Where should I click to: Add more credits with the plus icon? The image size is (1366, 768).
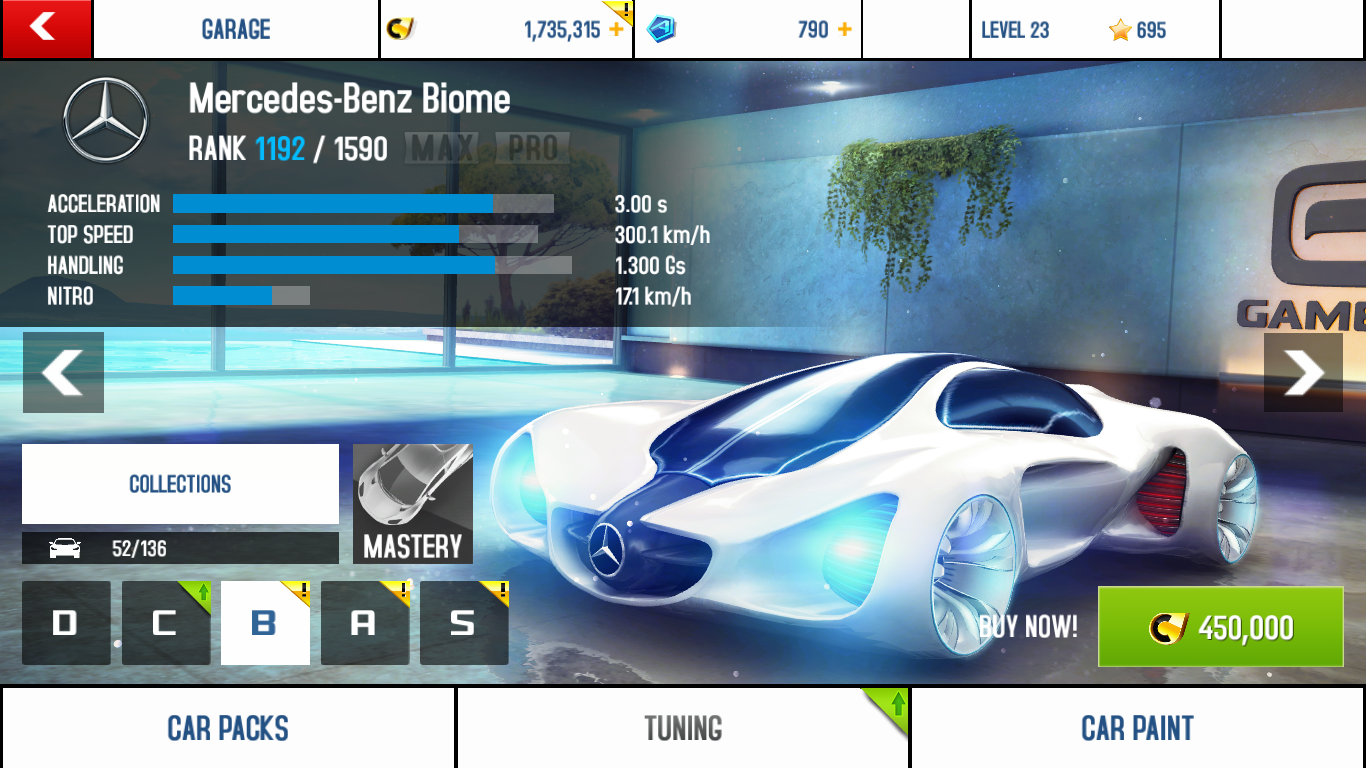point(616,30)
